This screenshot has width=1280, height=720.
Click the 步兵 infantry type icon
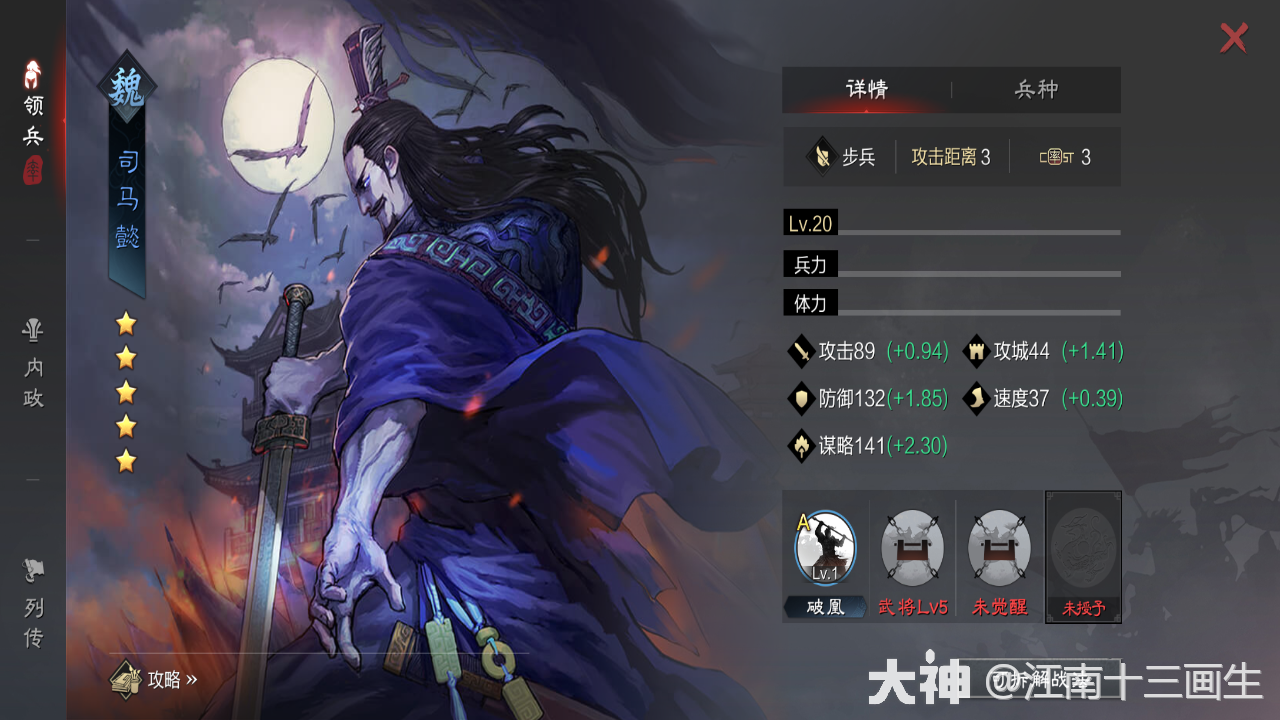[822, 156]
